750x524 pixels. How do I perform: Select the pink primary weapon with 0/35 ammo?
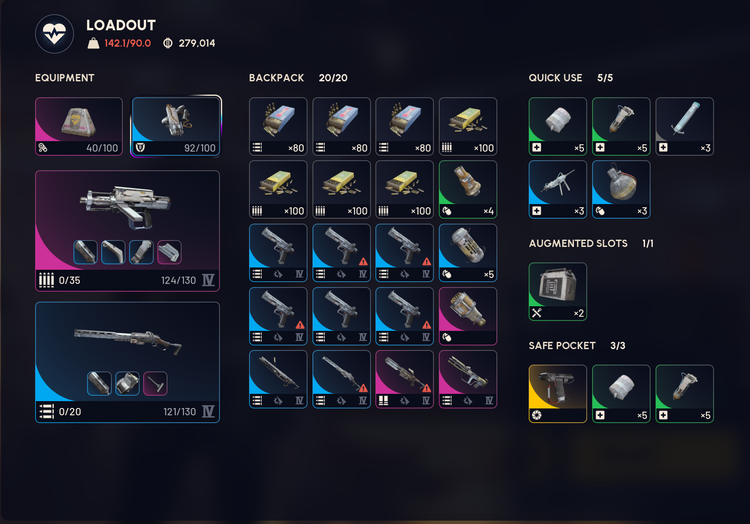tap(127, 230)
